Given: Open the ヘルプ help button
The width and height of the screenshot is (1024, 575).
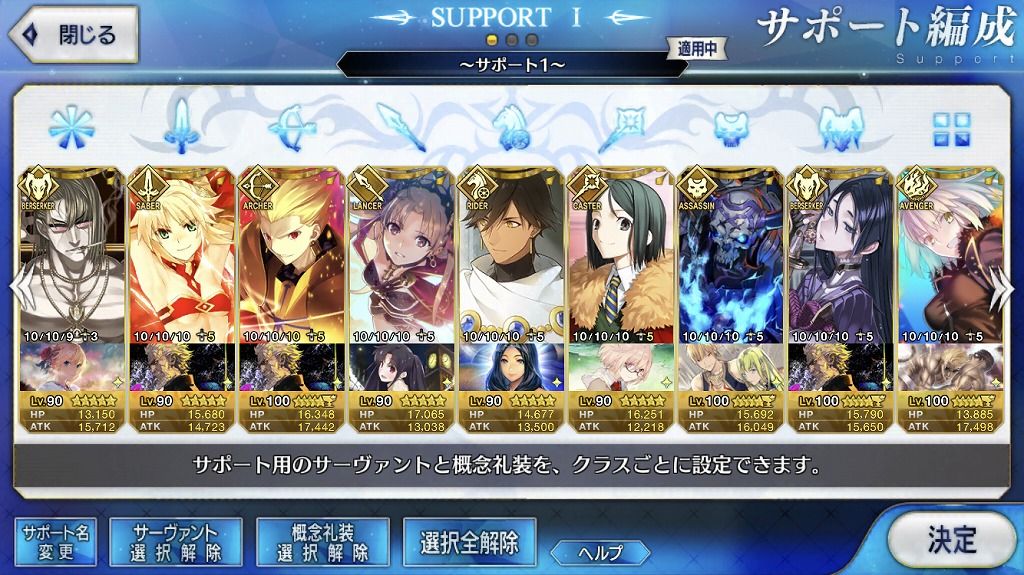Looking at the screenshot, I should point(600,551).
